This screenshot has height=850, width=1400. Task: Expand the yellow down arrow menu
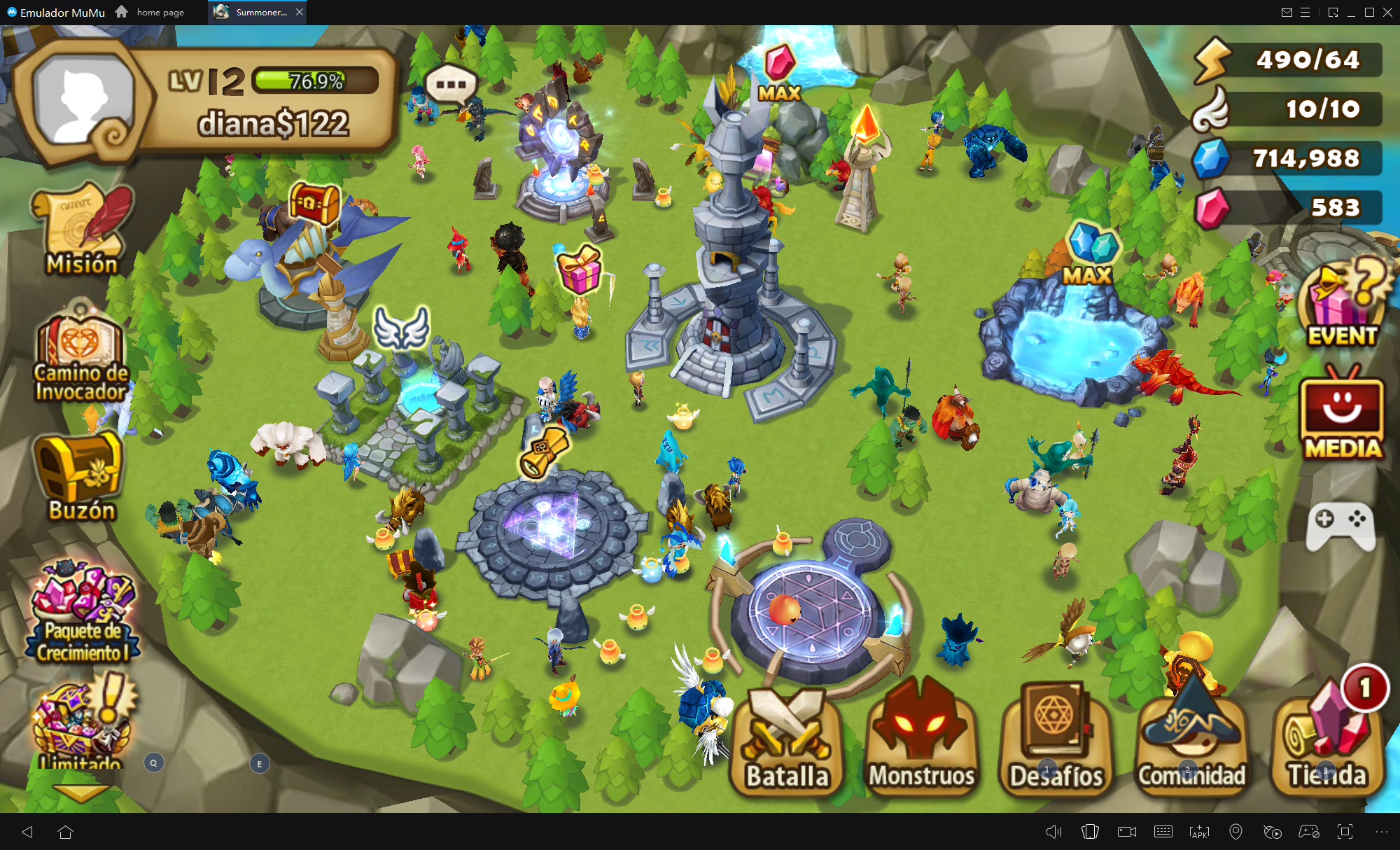(x=81, y=792)
